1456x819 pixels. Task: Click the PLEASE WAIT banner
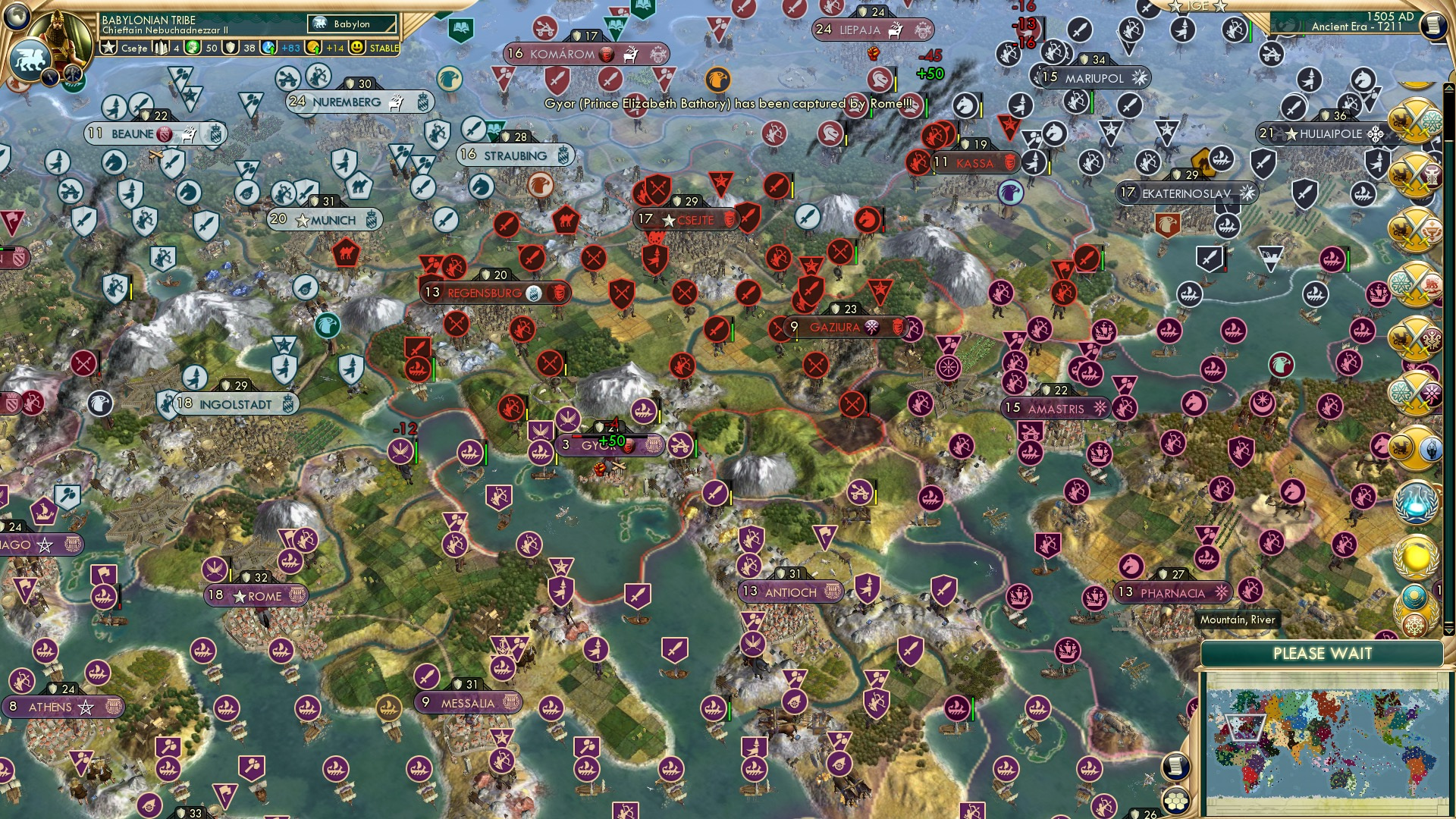click(x=1323, y=653)
